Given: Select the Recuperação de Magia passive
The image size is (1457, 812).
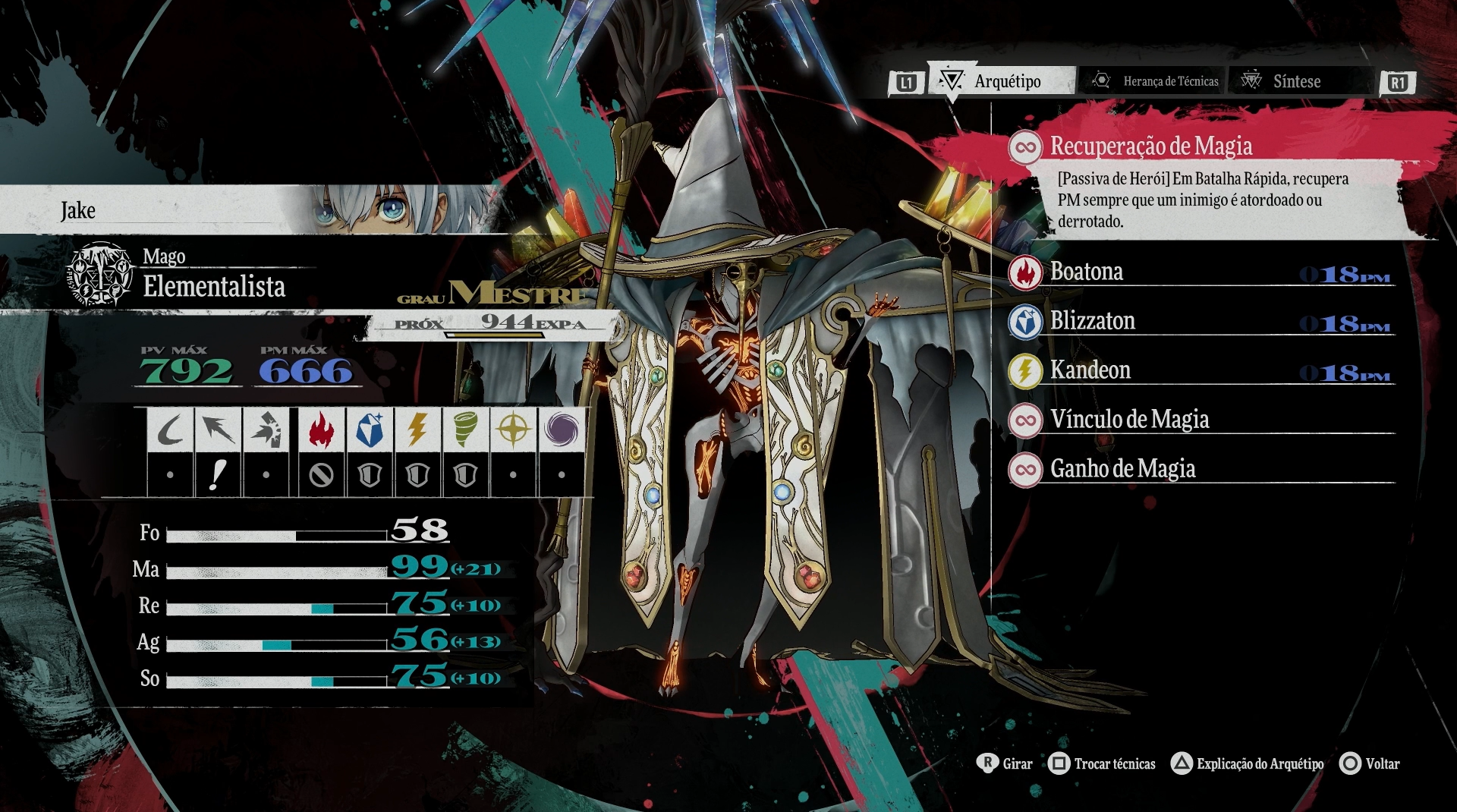Looking at the screenshot, I should click(x=1150, y=146).
